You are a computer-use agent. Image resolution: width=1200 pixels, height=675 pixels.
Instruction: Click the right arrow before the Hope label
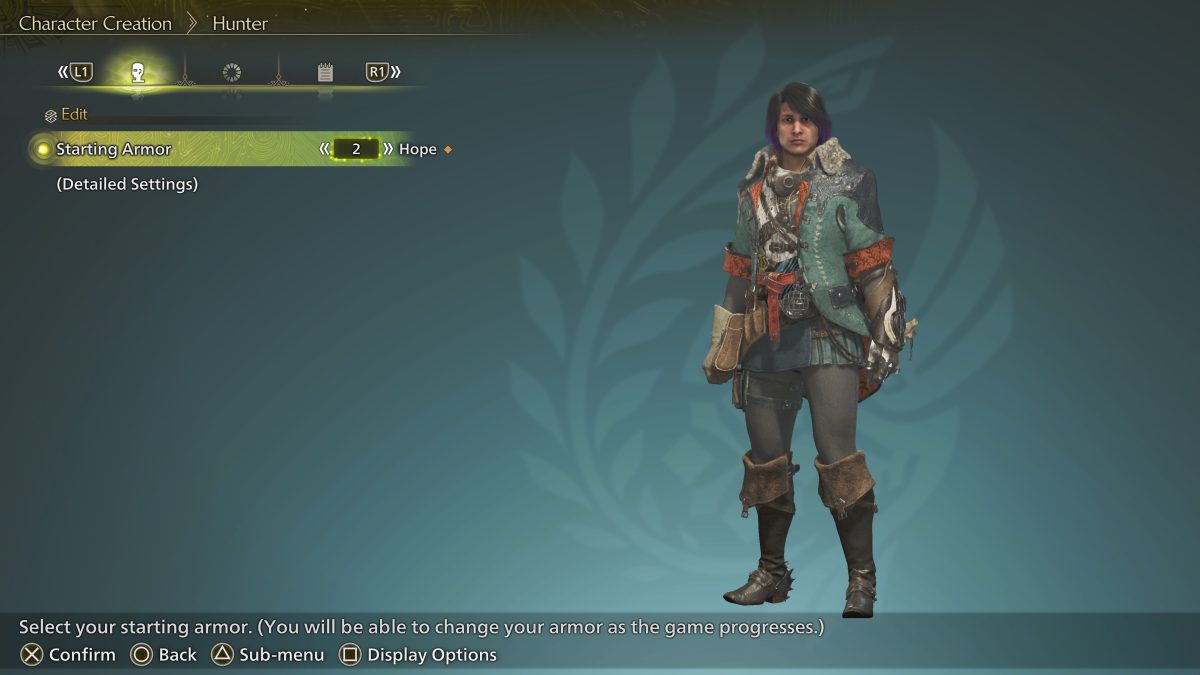click(x=388, y=149)
